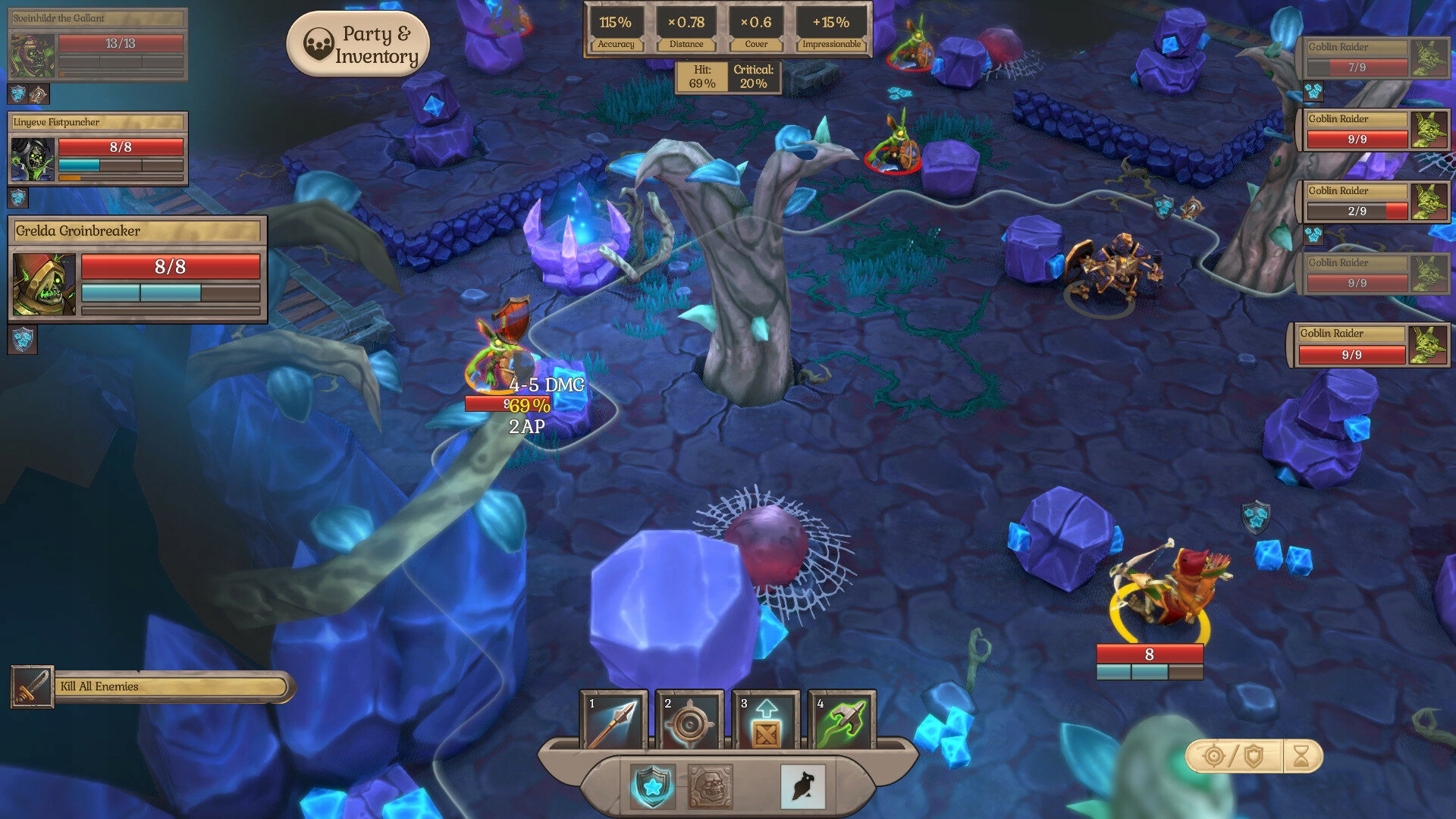The image size is (1456, 819).
Task: Select Sveinhildr the Gallant's party panel
Action: [97, 44]
